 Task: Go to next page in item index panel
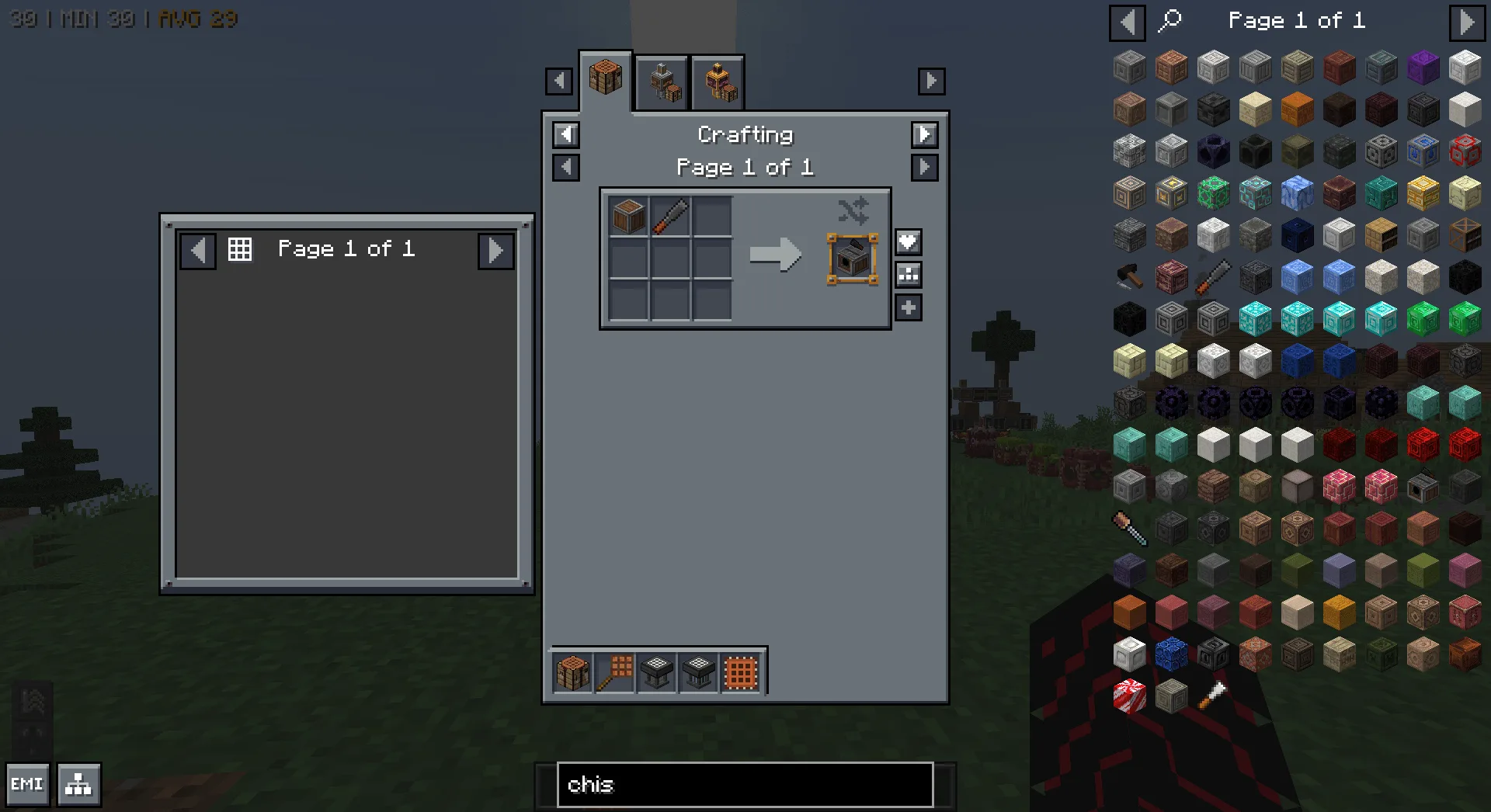pyautogui.click(x=1466, y=22)
